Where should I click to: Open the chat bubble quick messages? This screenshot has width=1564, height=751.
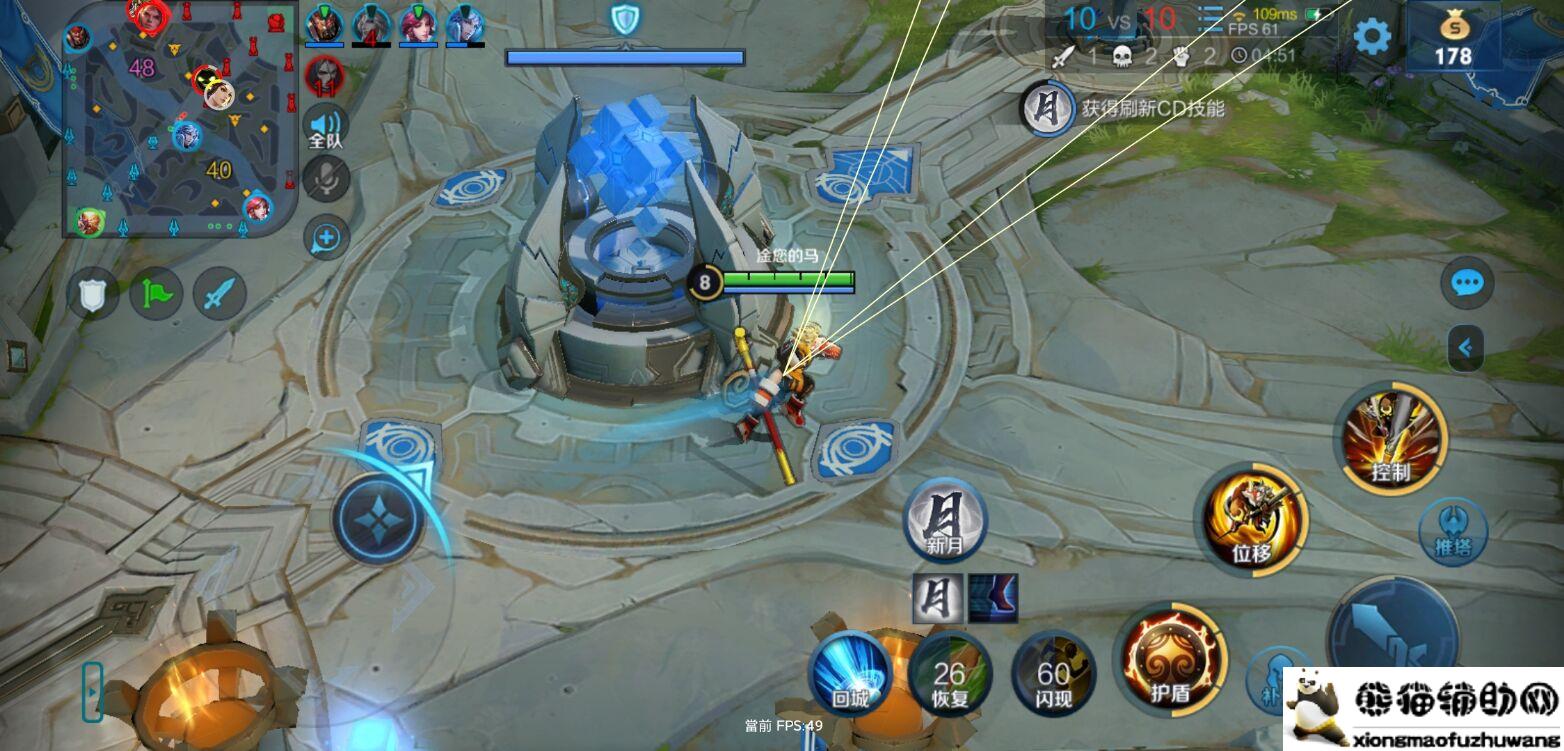coord(1466,284)
